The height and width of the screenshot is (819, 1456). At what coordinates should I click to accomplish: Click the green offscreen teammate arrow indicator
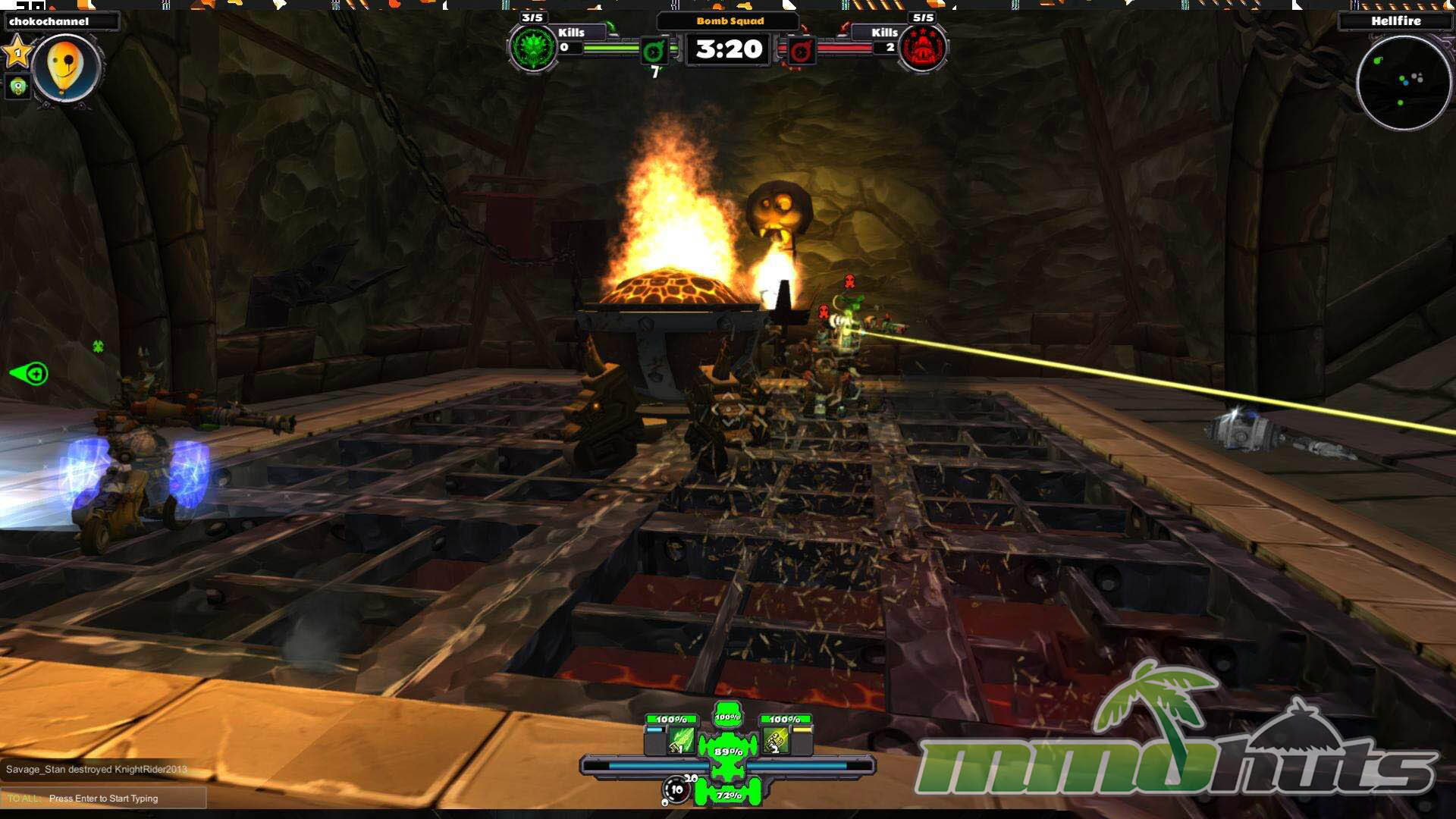[30, 373]
